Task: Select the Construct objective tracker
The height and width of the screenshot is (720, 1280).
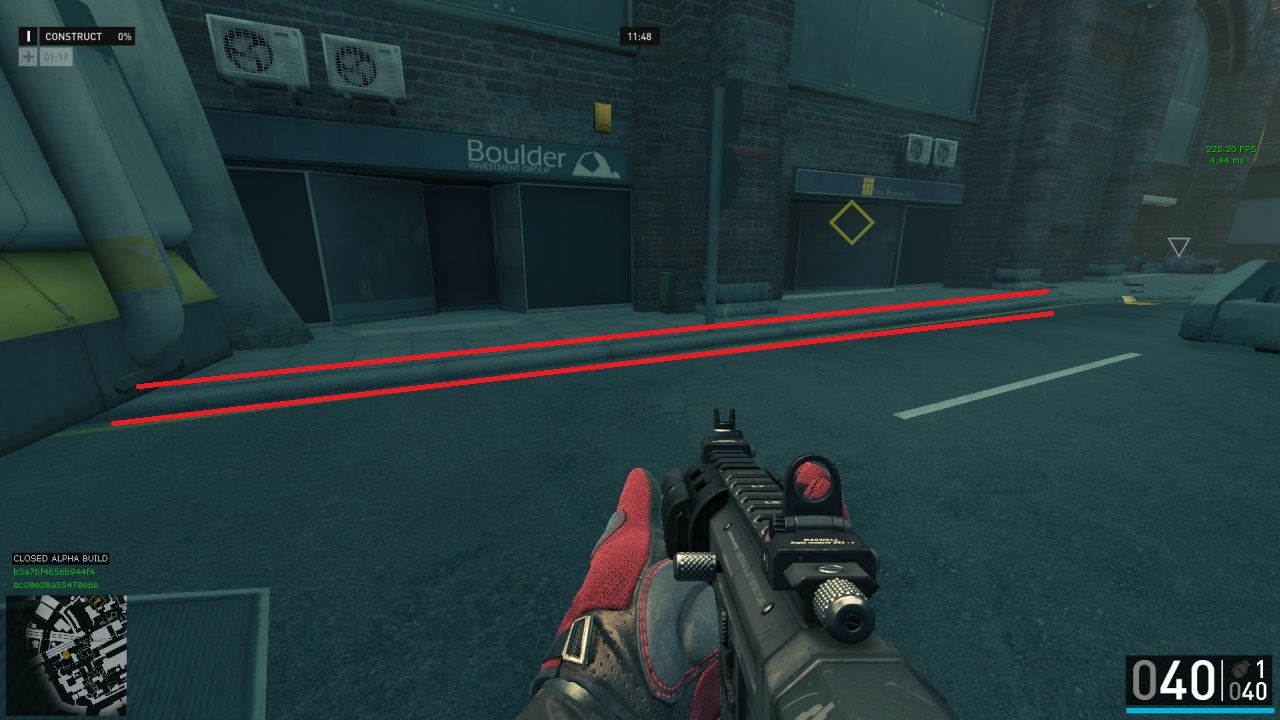Action: point(76,36)
